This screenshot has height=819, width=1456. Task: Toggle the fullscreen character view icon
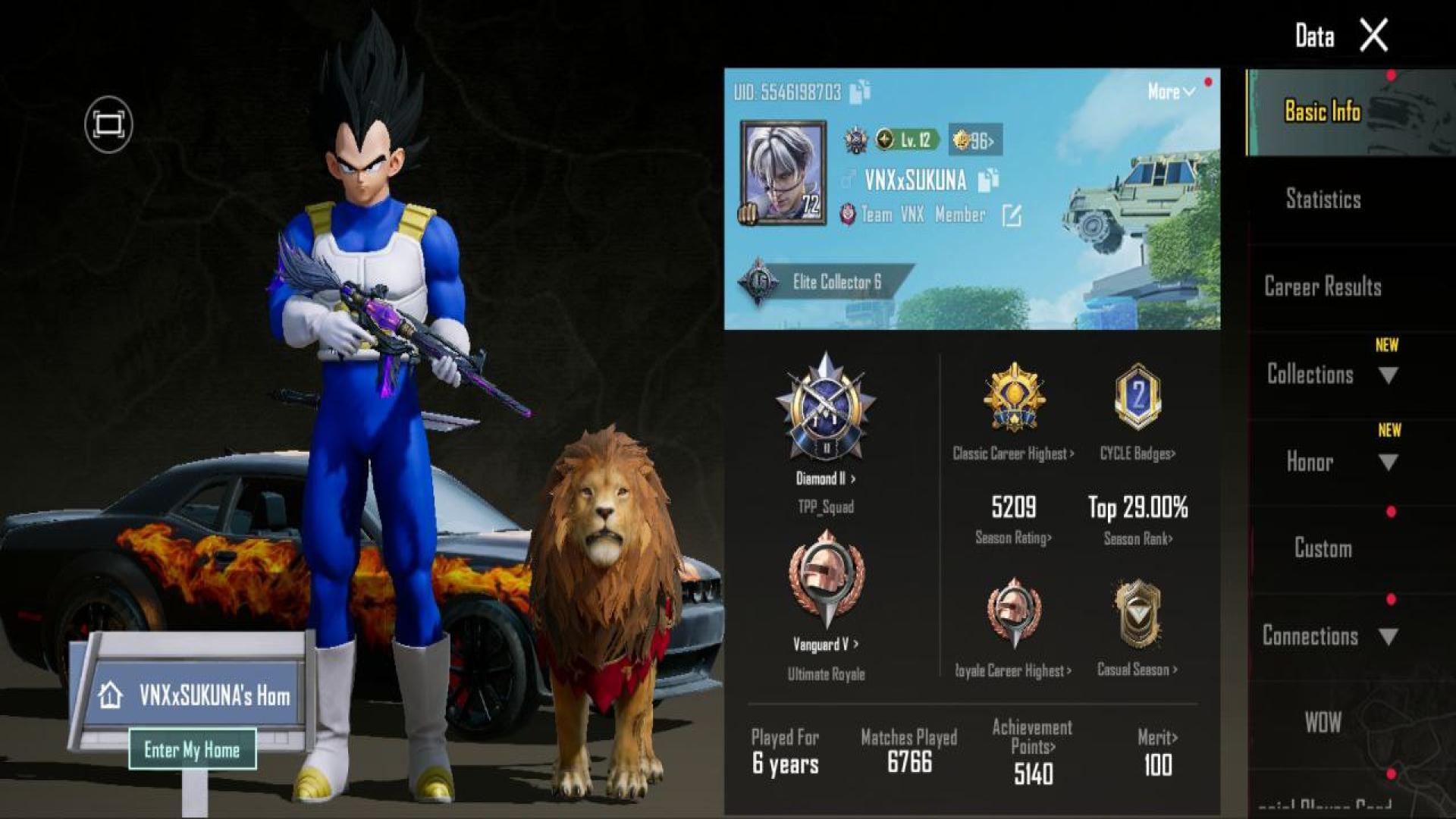108,124
